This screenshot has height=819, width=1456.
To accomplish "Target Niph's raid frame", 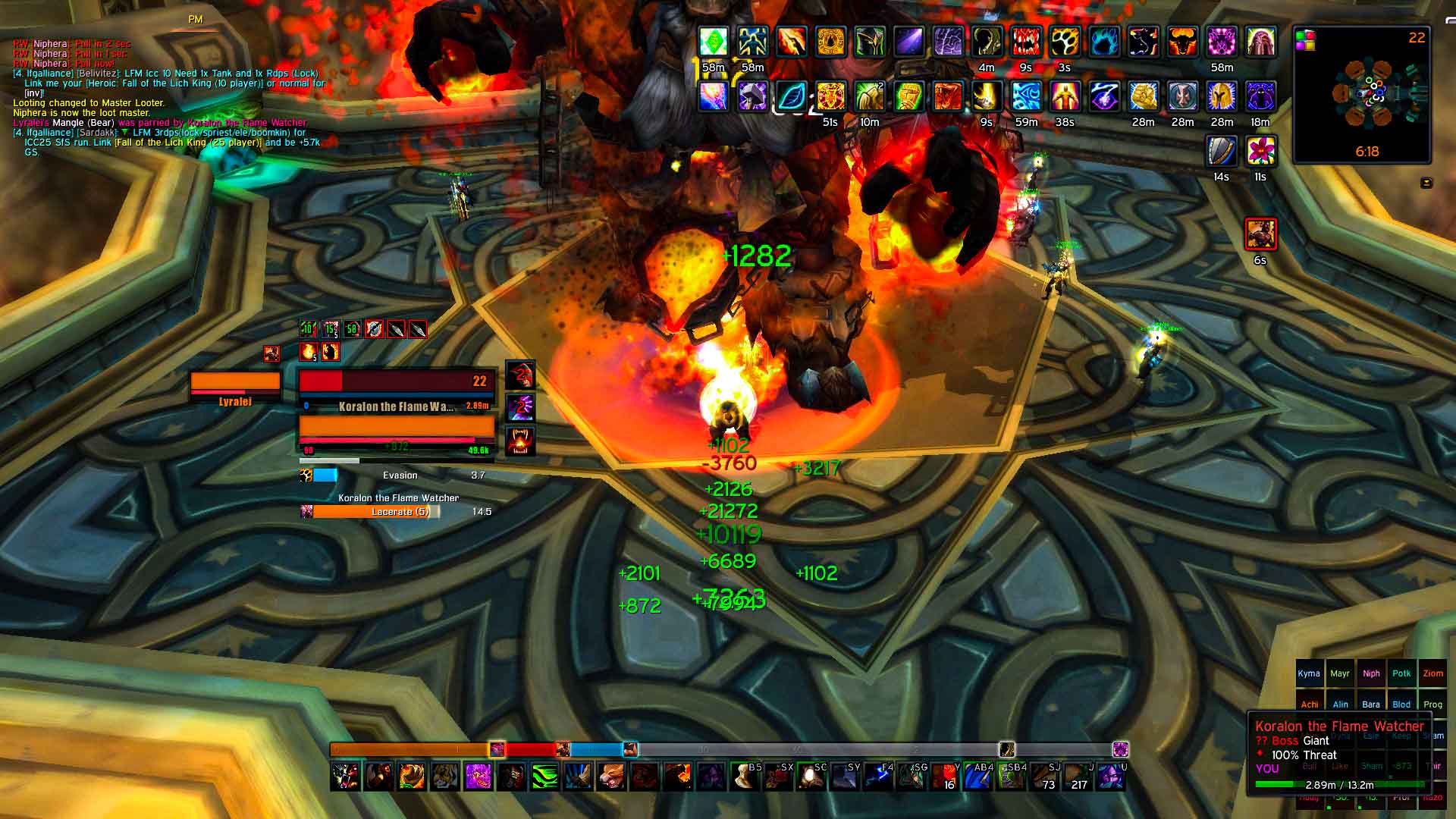I will (x=1371, y=673).
